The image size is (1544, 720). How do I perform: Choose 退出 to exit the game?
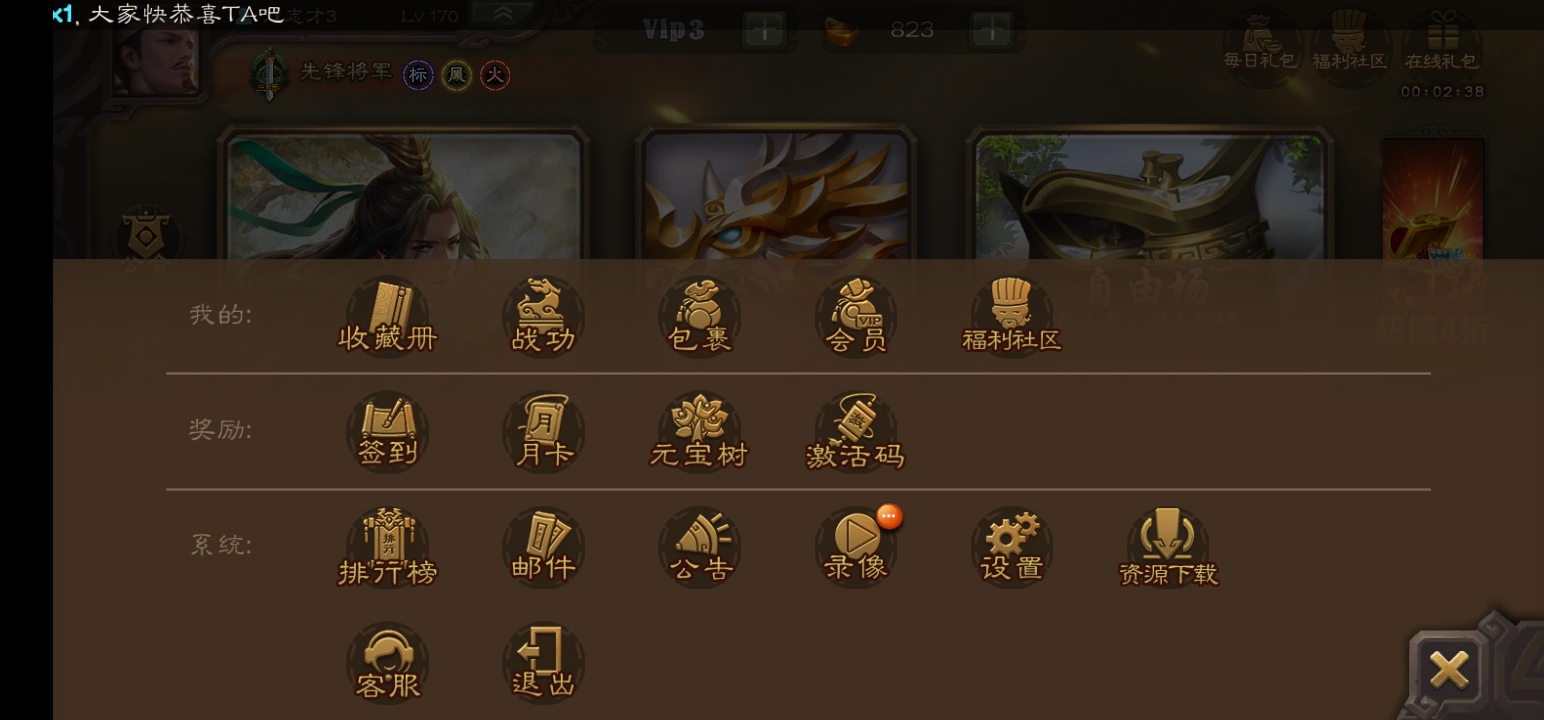[543, 663]
